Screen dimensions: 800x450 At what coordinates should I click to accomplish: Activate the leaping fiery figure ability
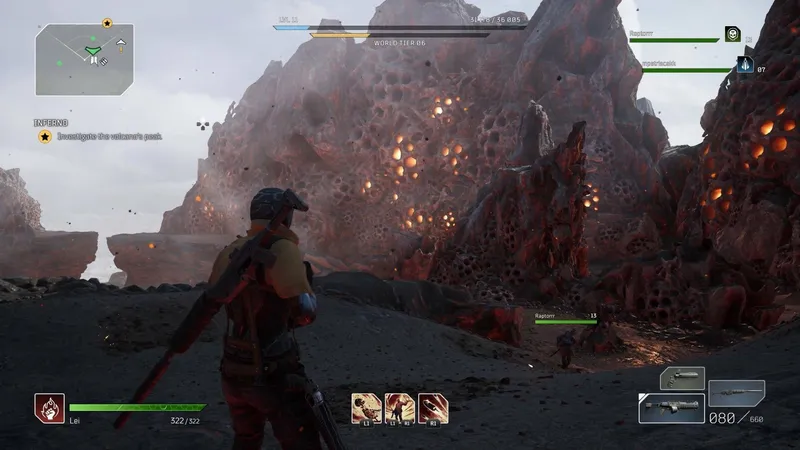click(367, 407)
